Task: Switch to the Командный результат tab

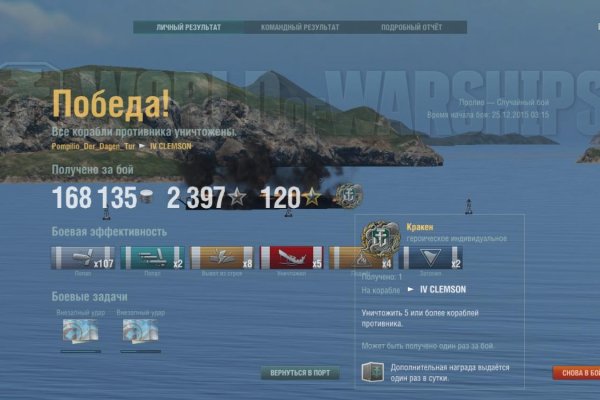Action: click(x=299, y=27)
